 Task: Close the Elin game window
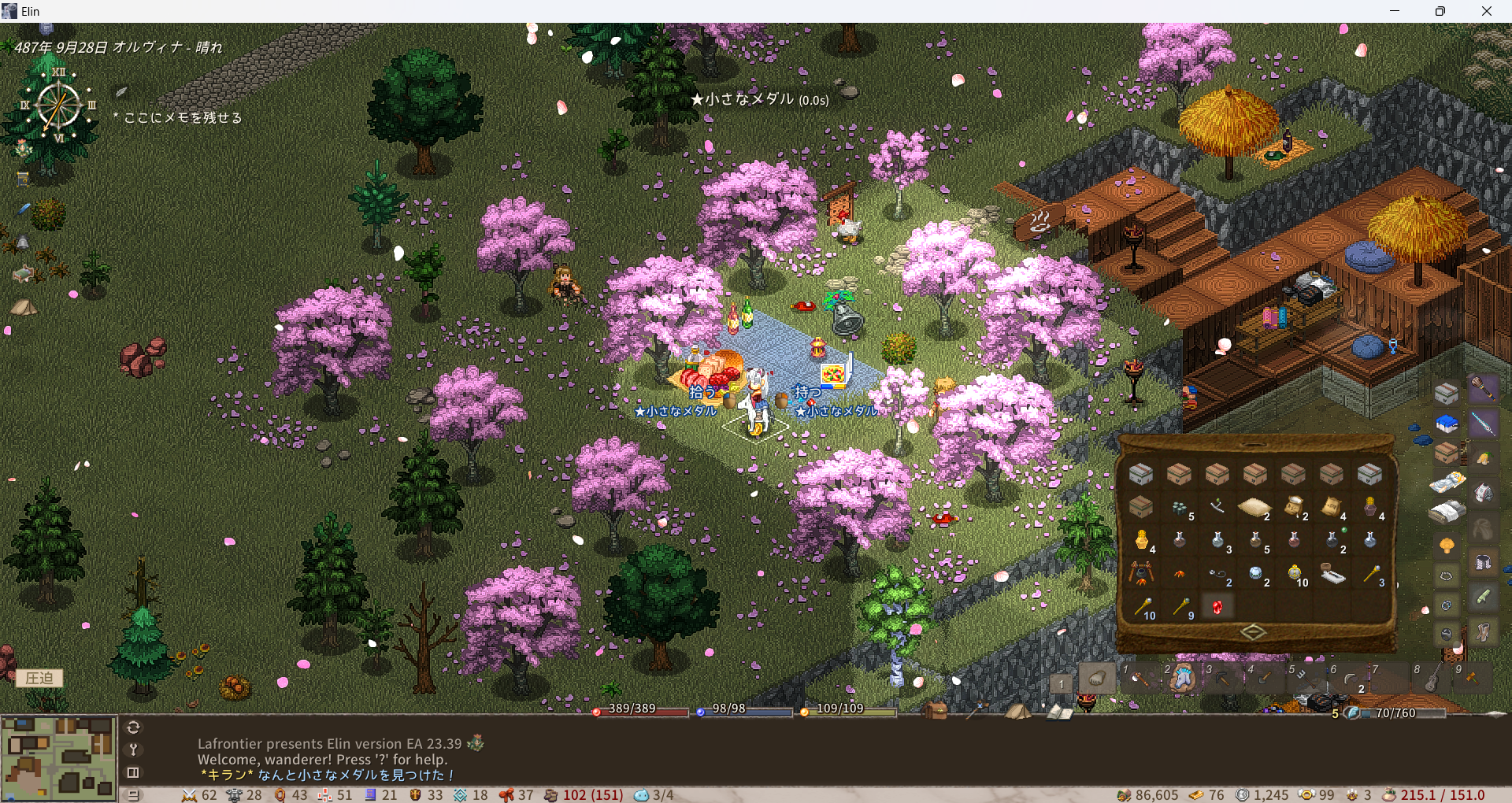(1486, 11)
